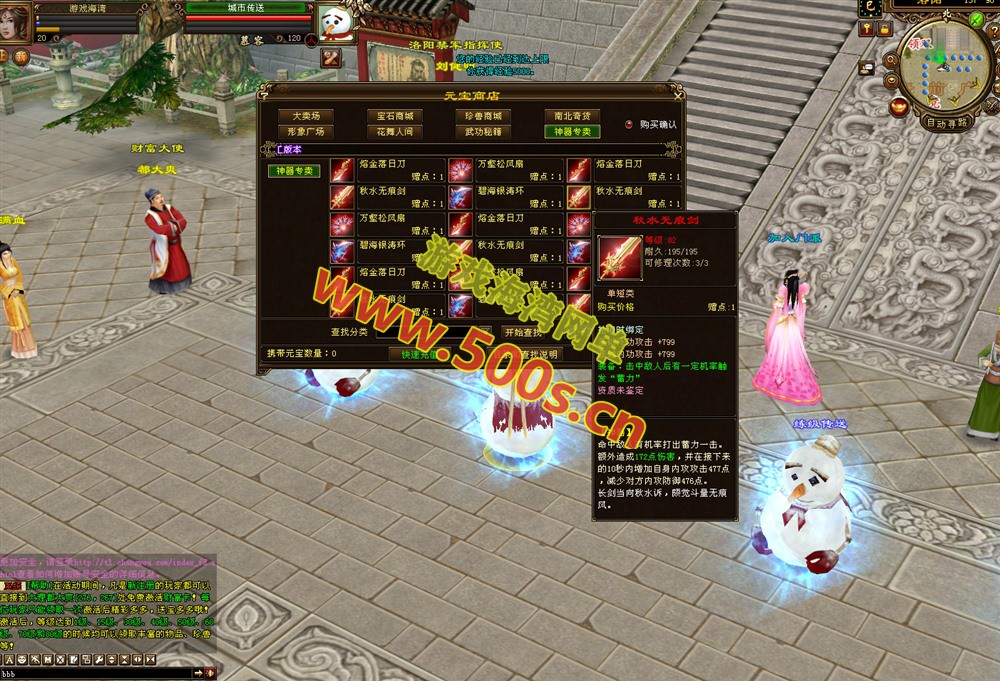Select the player's character portrait

pos(15,22)
